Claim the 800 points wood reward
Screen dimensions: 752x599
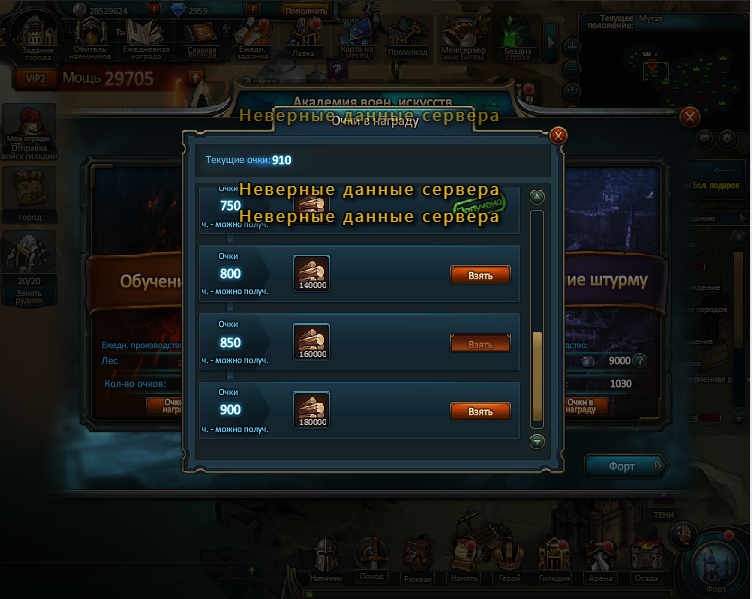pos(480,274)
